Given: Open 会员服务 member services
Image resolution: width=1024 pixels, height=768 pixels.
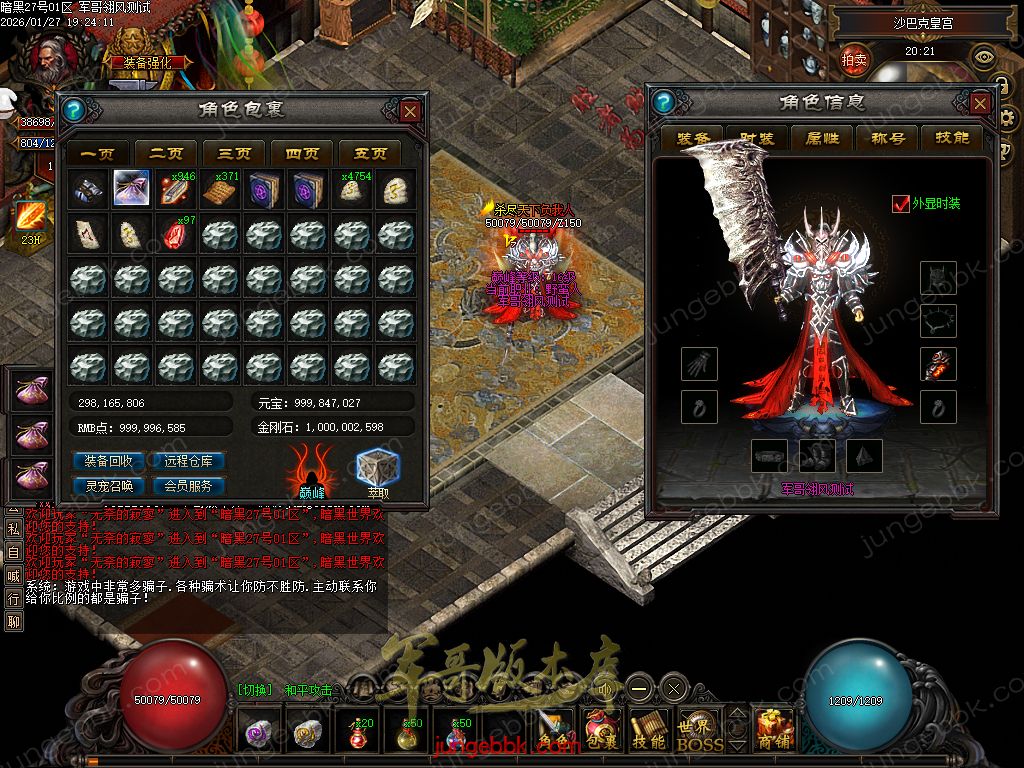Looking at the screenshot, I should point(195,486).
